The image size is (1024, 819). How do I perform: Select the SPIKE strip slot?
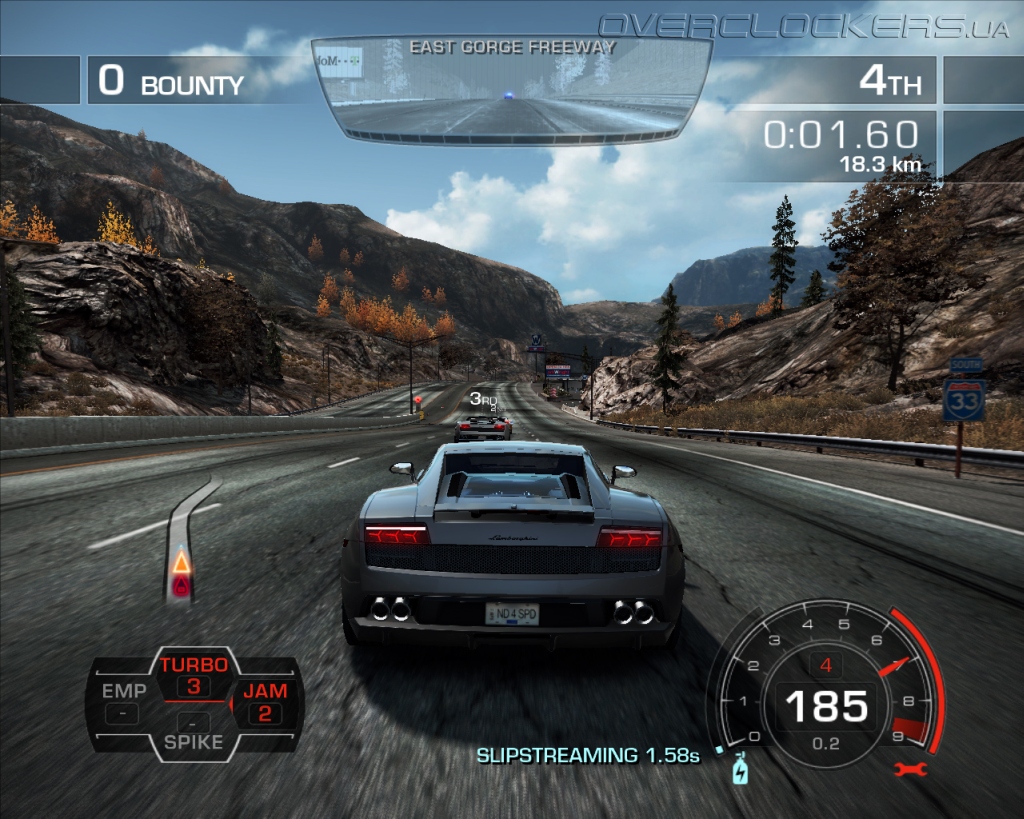point(194,732)
